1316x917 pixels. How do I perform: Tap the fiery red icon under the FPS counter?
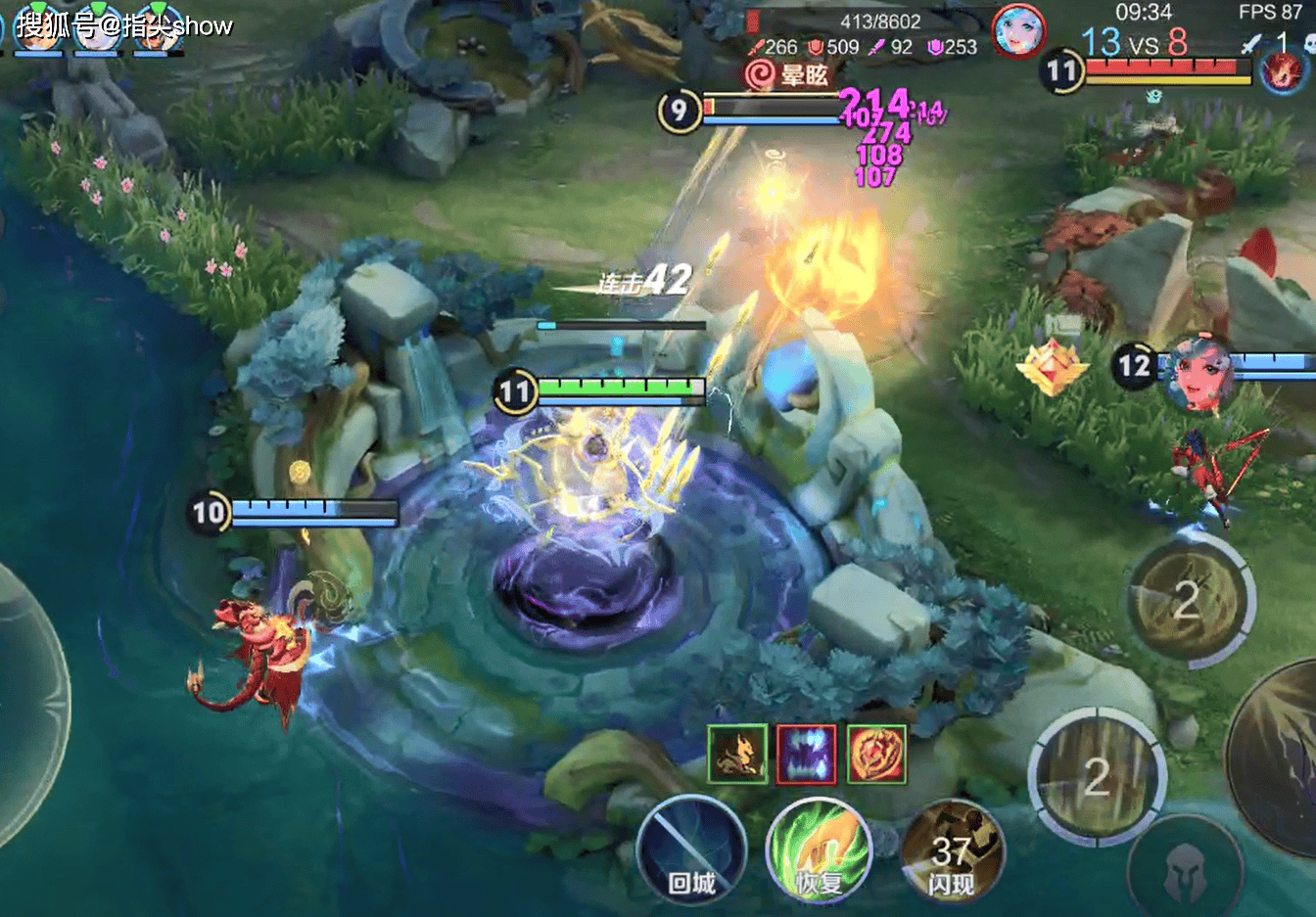[1283, 73]
